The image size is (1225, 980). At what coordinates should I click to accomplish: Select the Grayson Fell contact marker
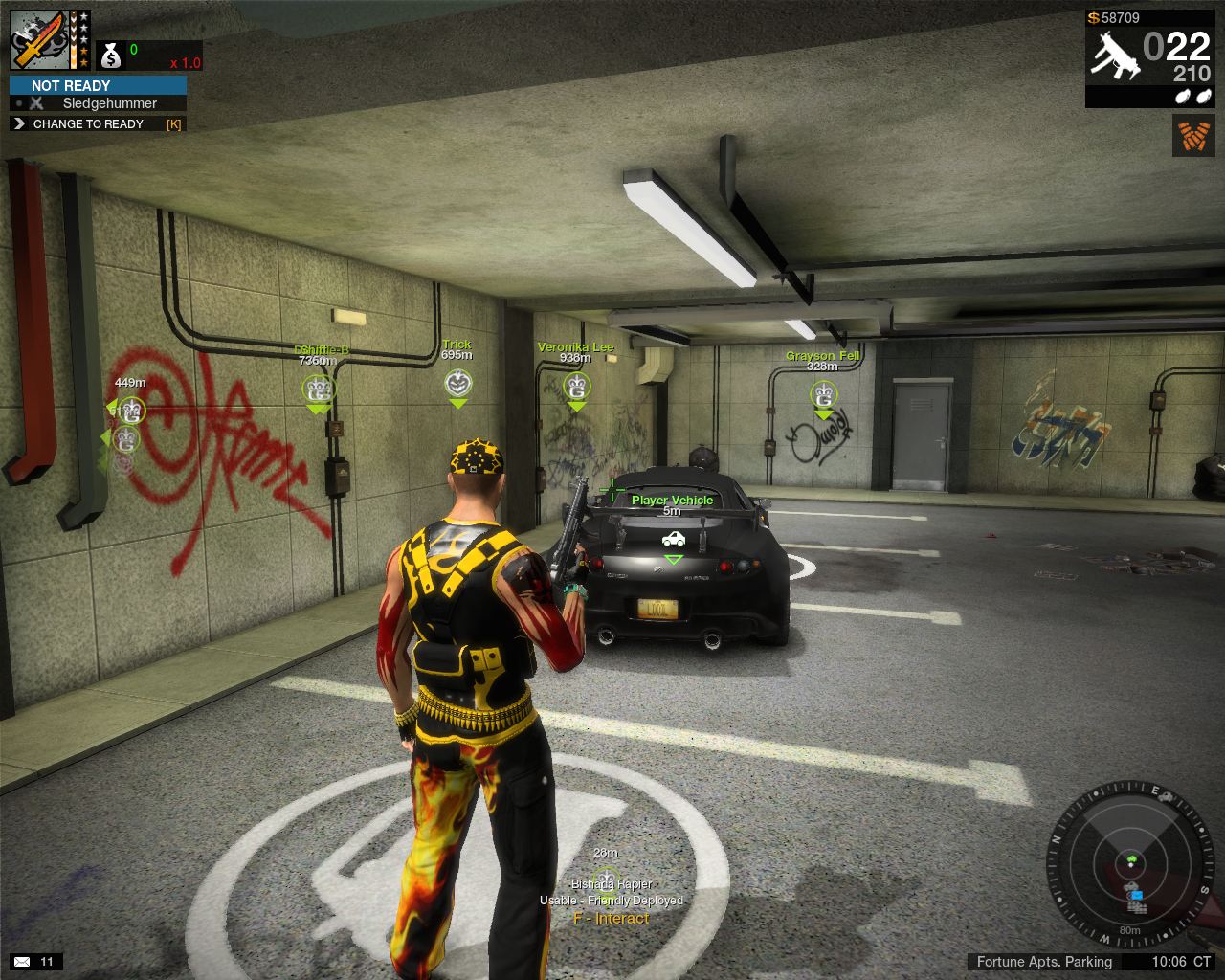click(823, 393)
